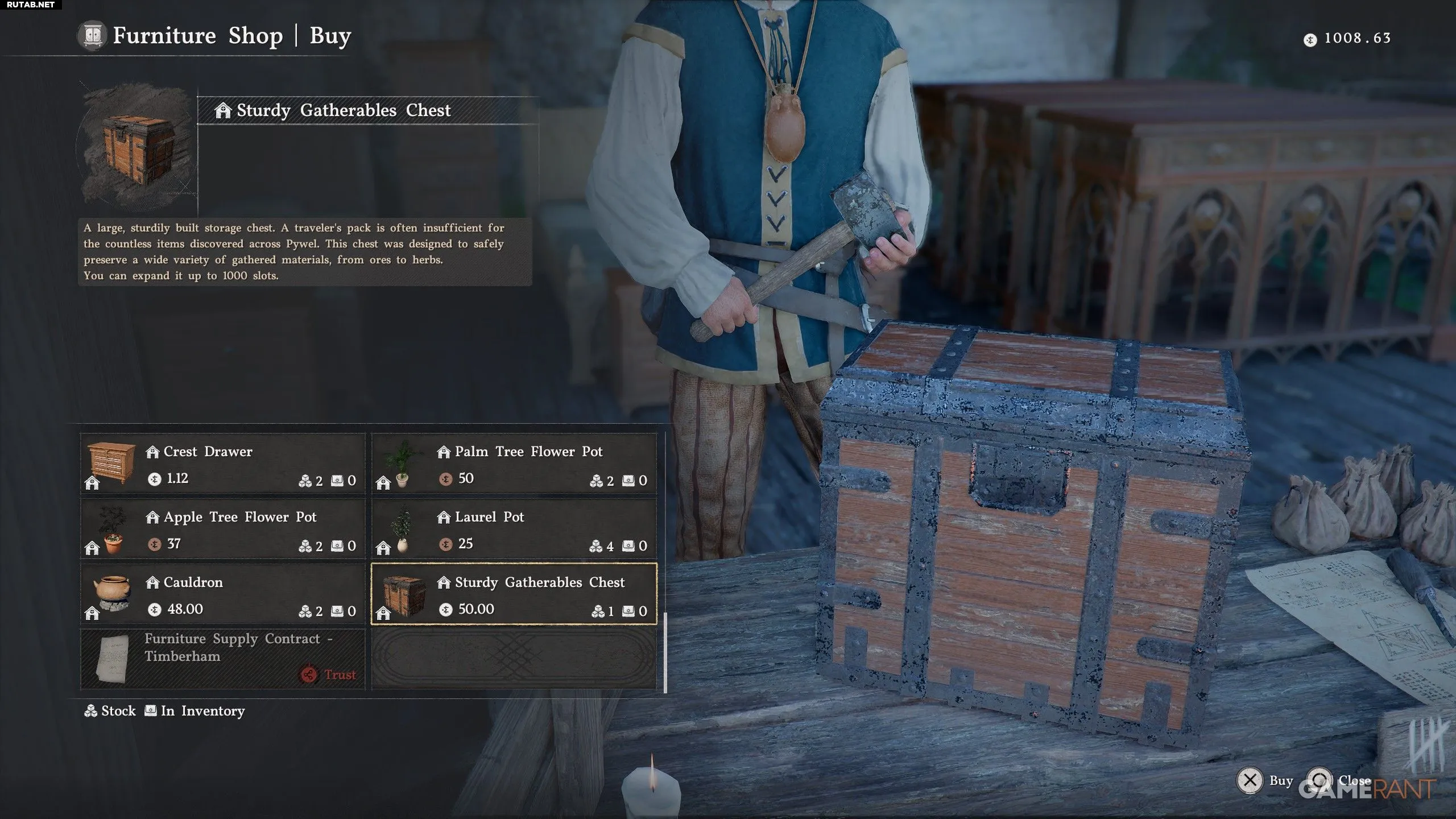This screenshot has height=819, width=1456.
Task: Select the Apple Tree Flower Pot
Action: point(223,529)
